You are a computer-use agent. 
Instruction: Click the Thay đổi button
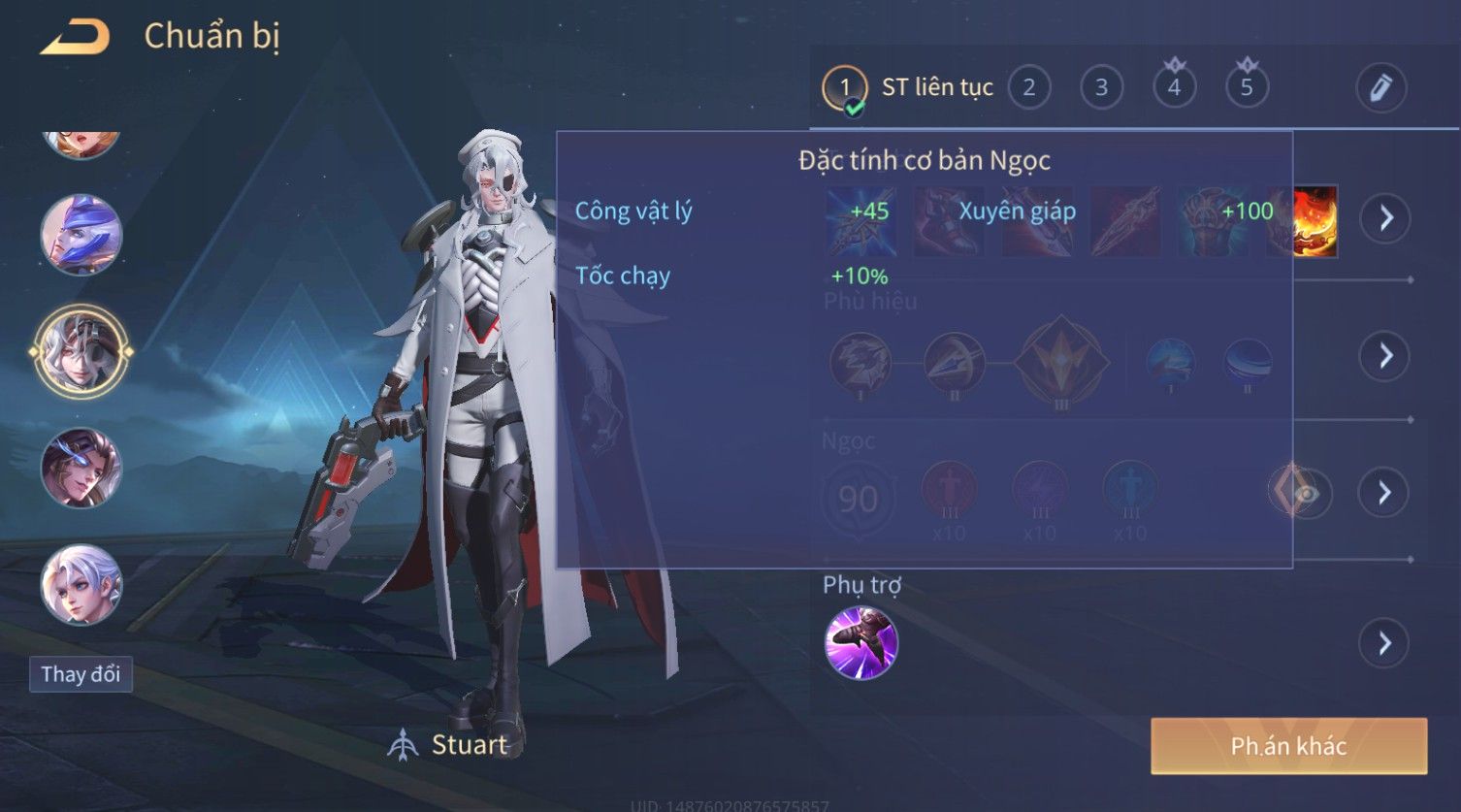[x=81, y=674]
